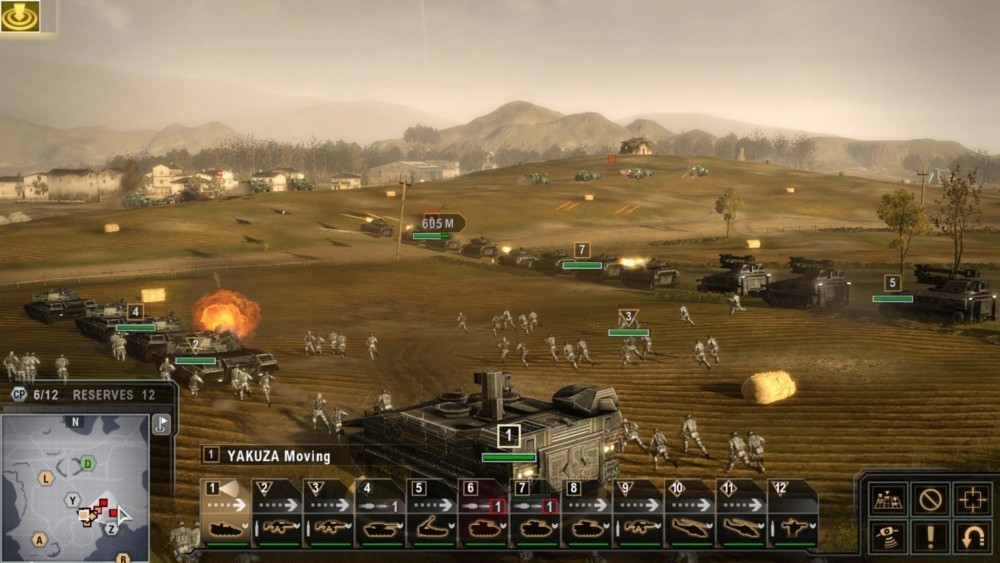1000x563 pixels.
Task: Select unit 10 helicopter card
Action: (x=691, y=514)
